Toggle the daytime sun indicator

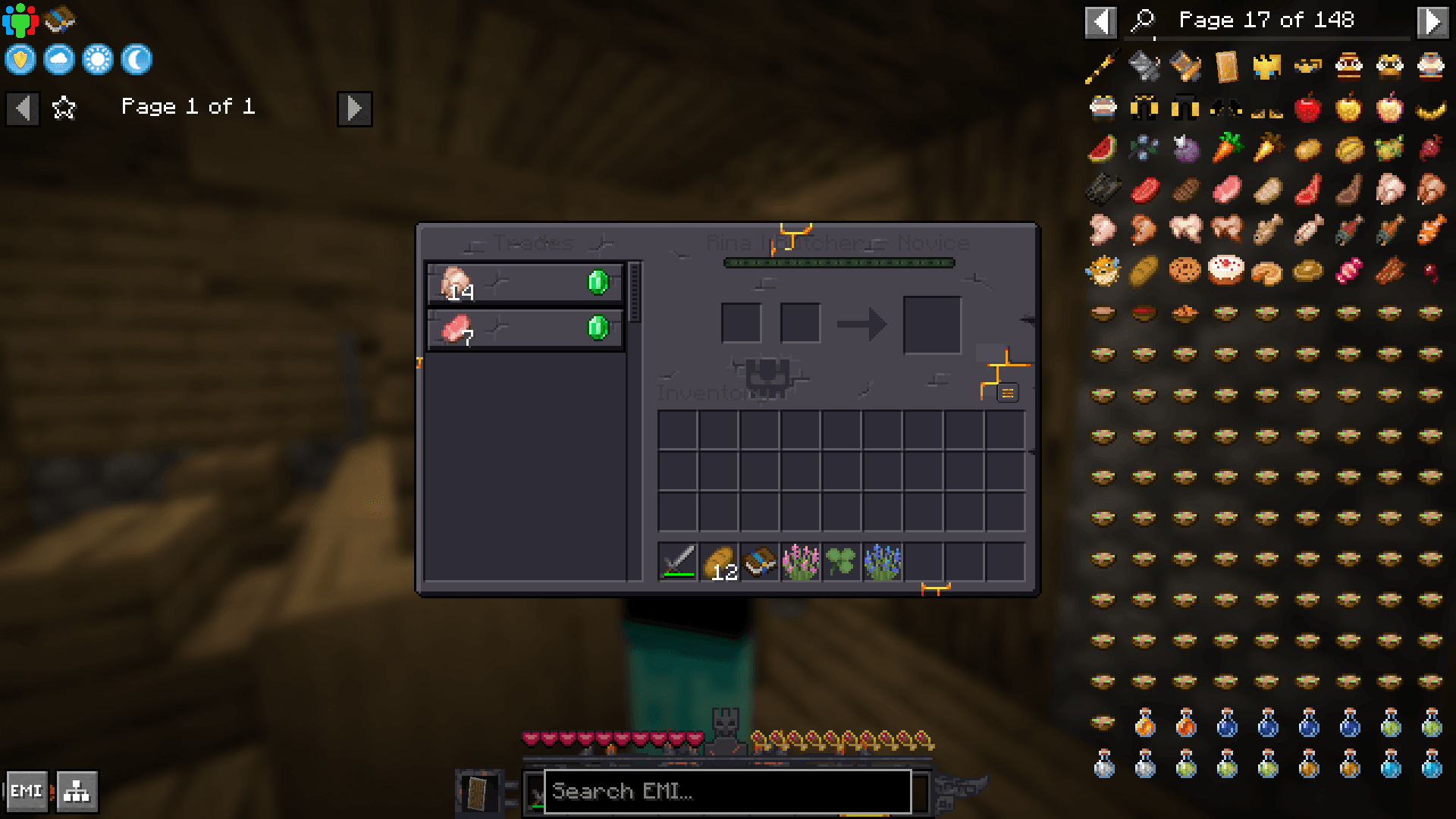coord(97,59)
